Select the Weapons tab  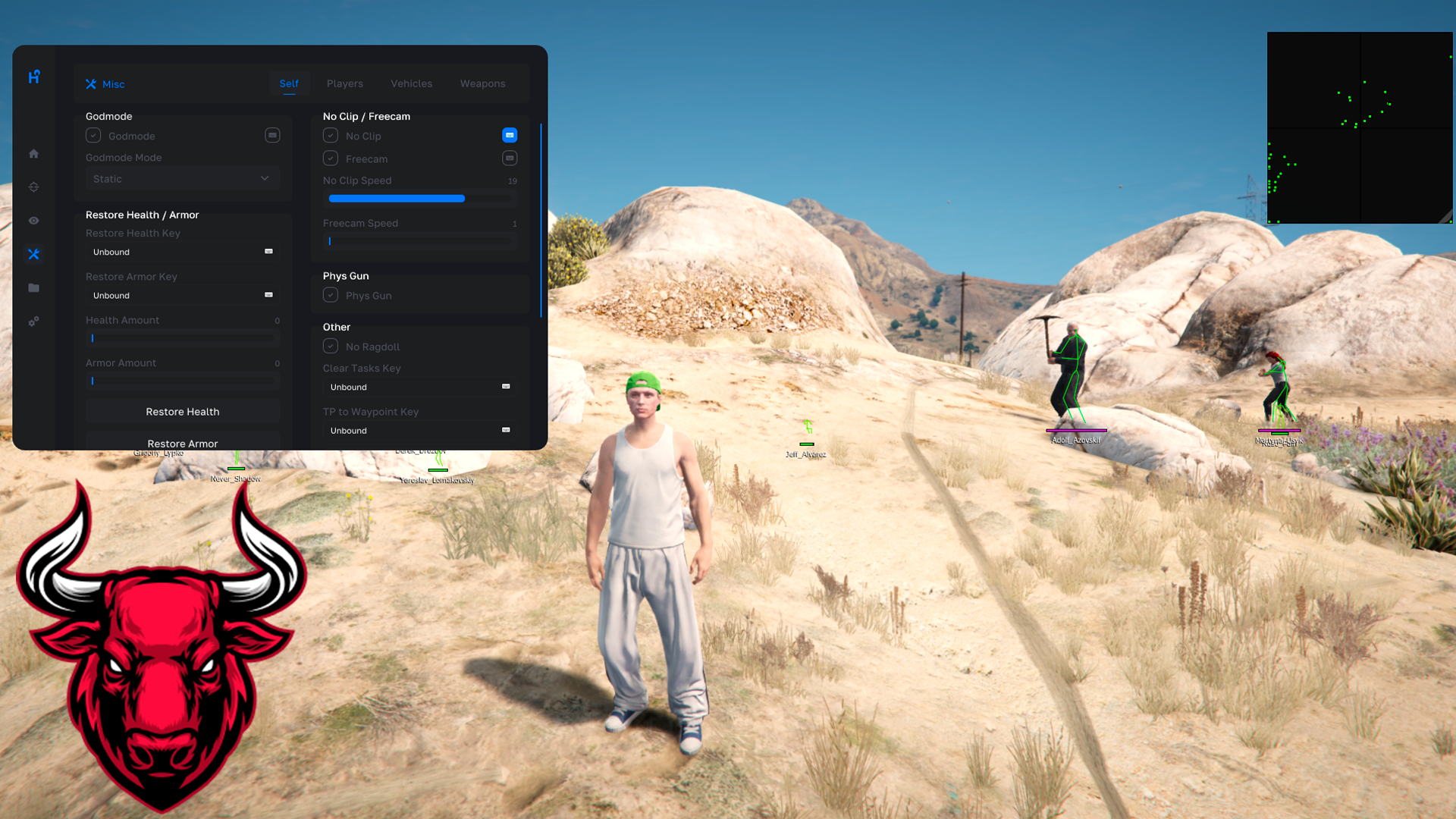click(482, 83)
